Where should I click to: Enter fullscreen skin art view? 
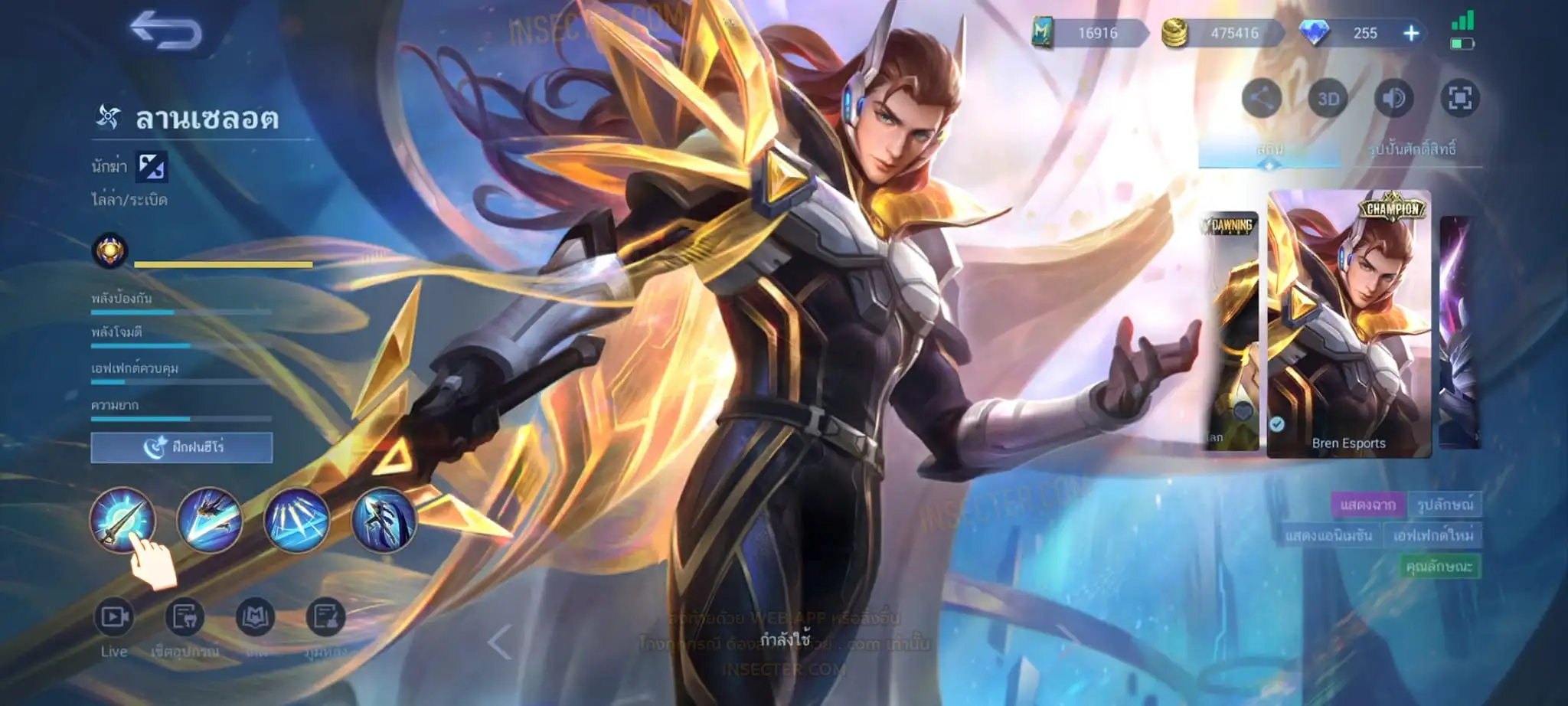(1459, 98)
